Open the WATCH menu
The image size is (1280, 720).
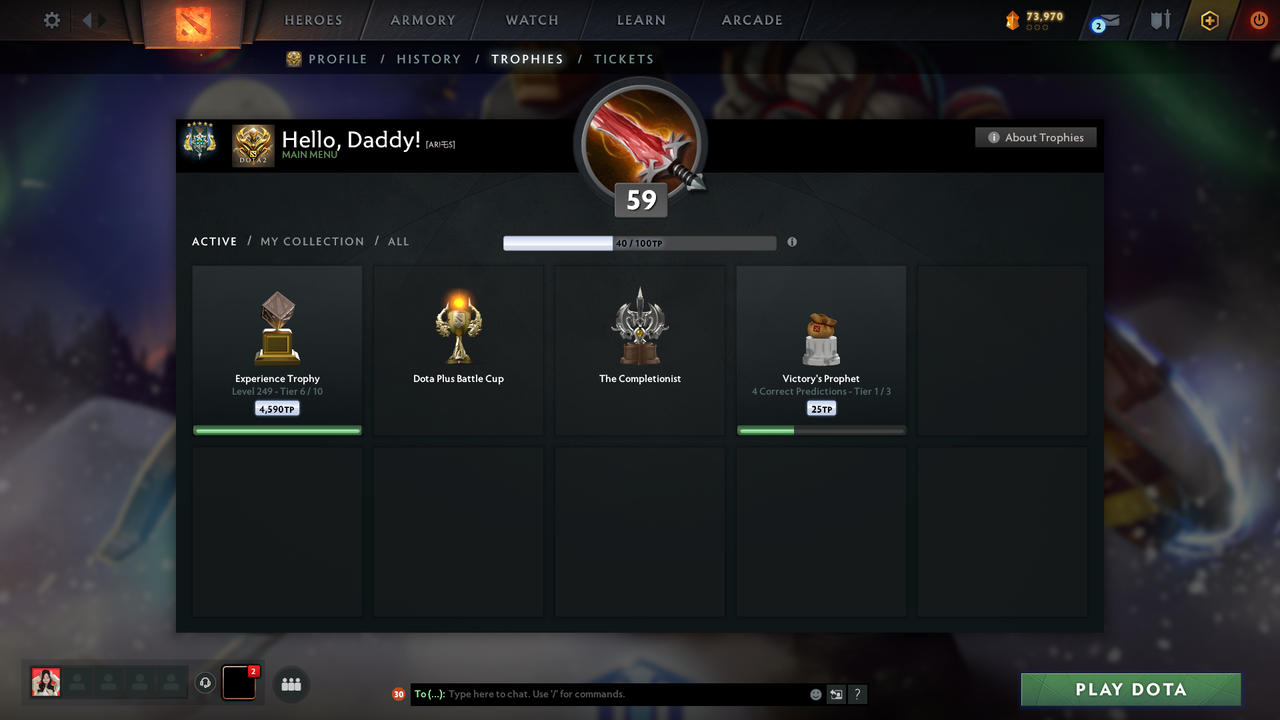(x=531, y=20)
